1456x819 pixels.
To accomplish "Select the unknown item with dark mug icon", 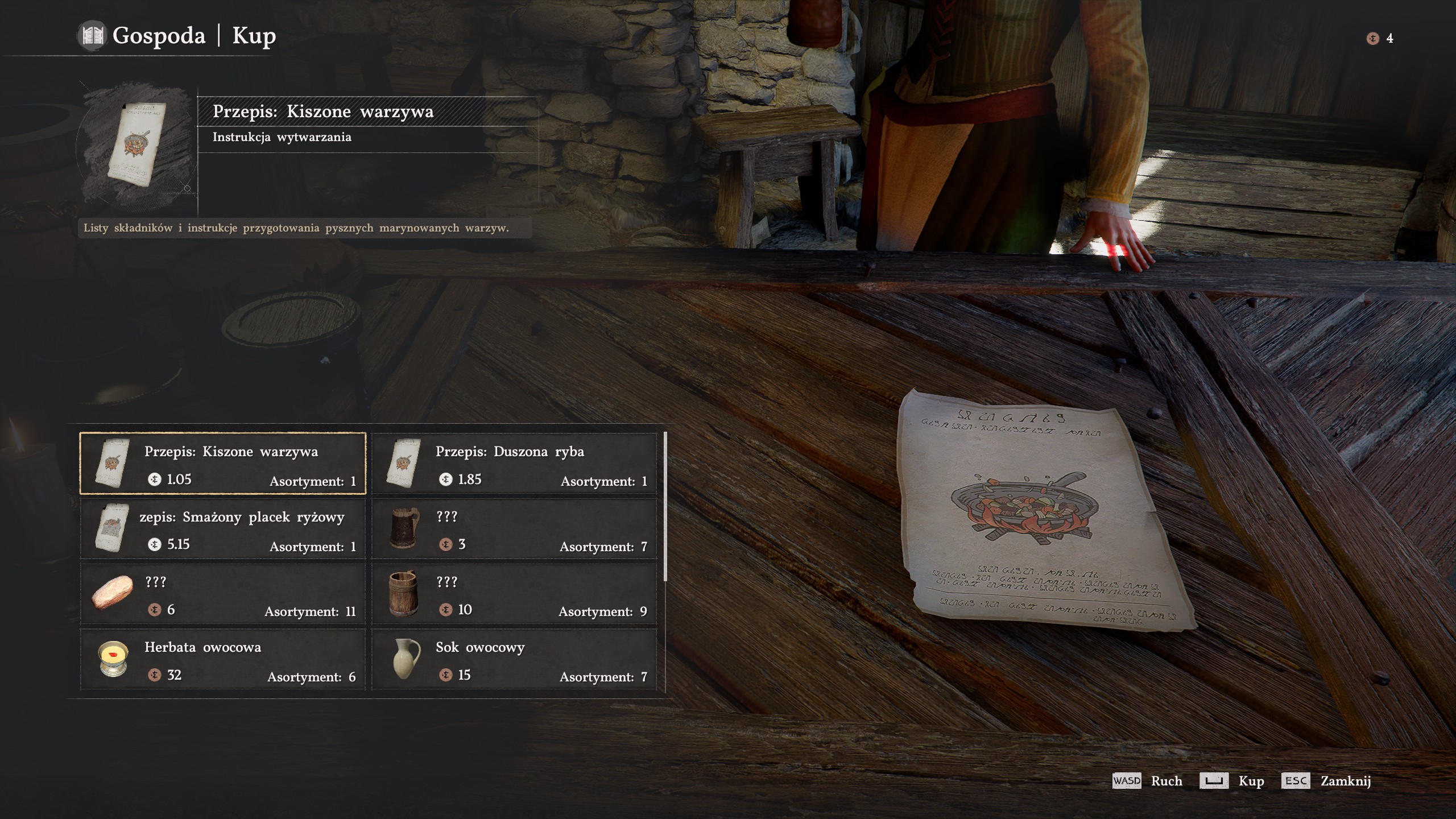I will click(514, 529).
